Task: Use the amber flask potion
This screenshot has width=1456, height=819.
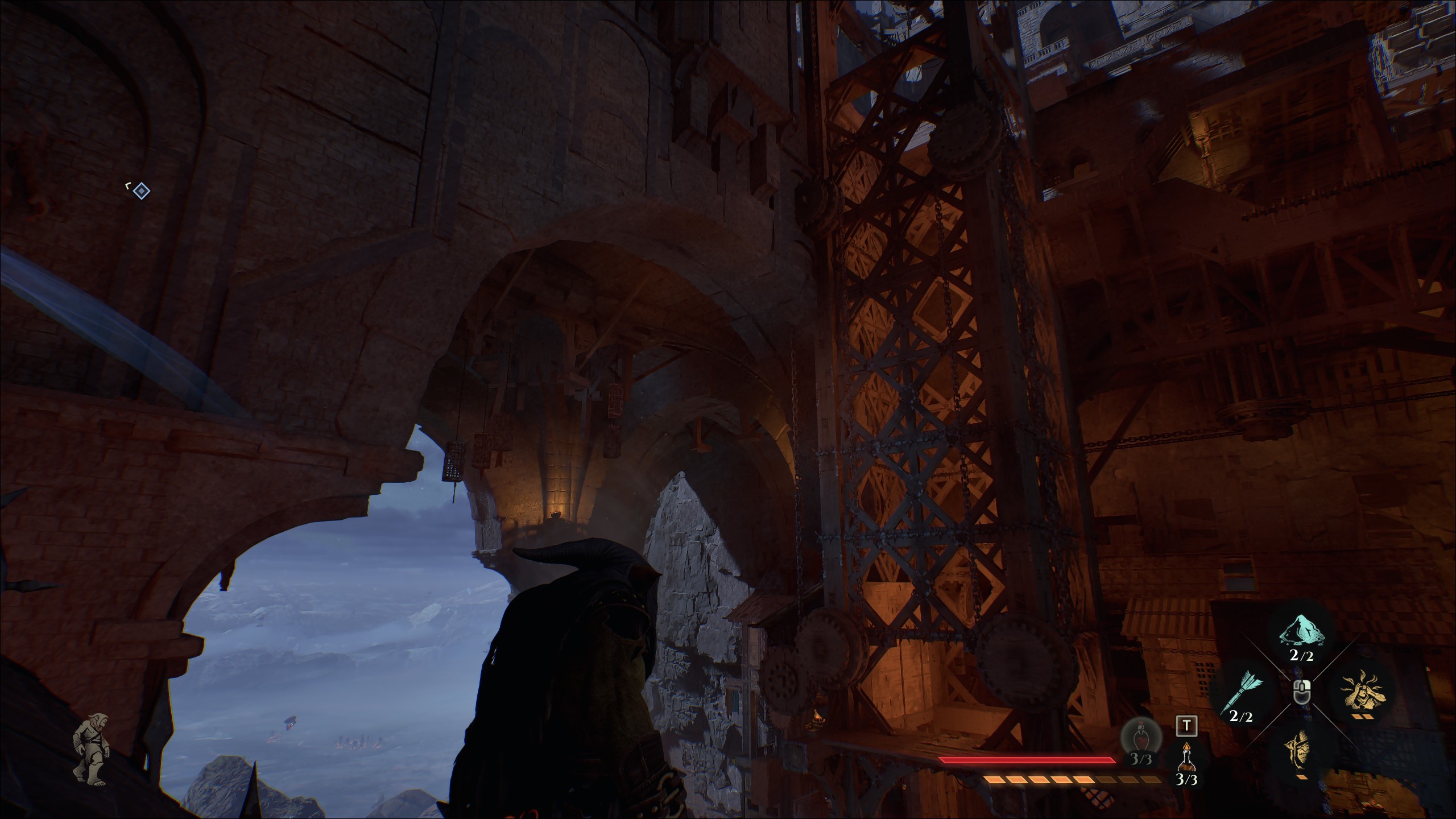Action: 1186,758
